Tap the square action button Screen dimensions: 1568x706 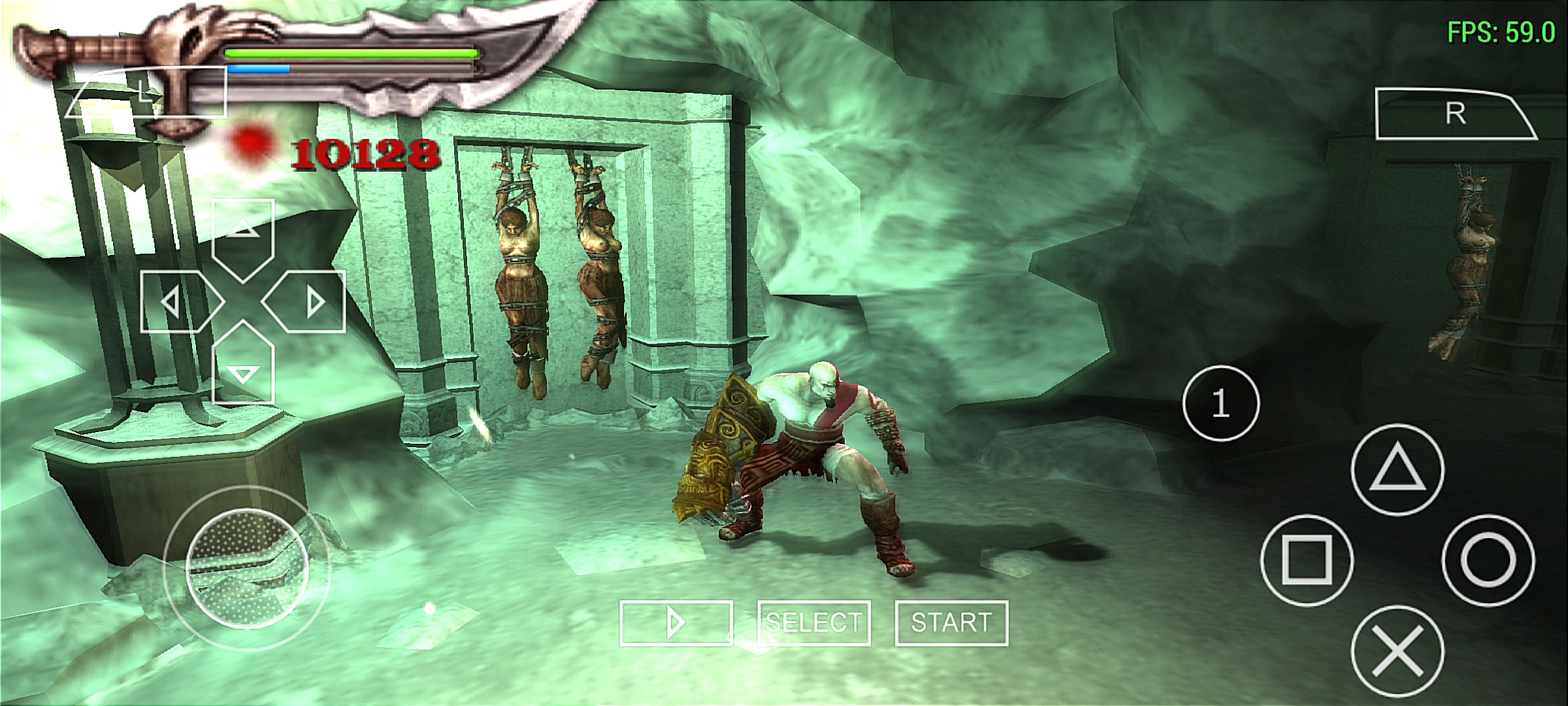pyautogui.click(x=1307, y=560)
